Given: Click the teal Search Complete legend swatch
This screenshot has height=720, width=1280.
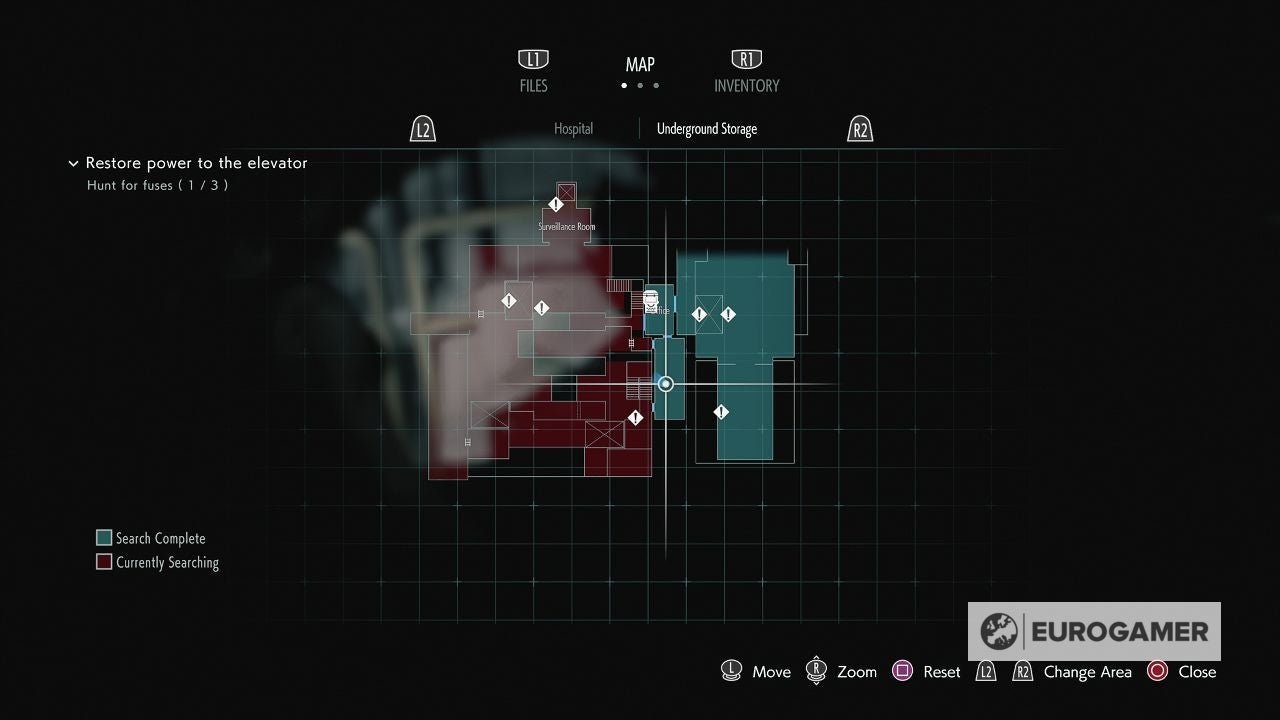Looking at the screenshot, I should (x=103, y=537).
